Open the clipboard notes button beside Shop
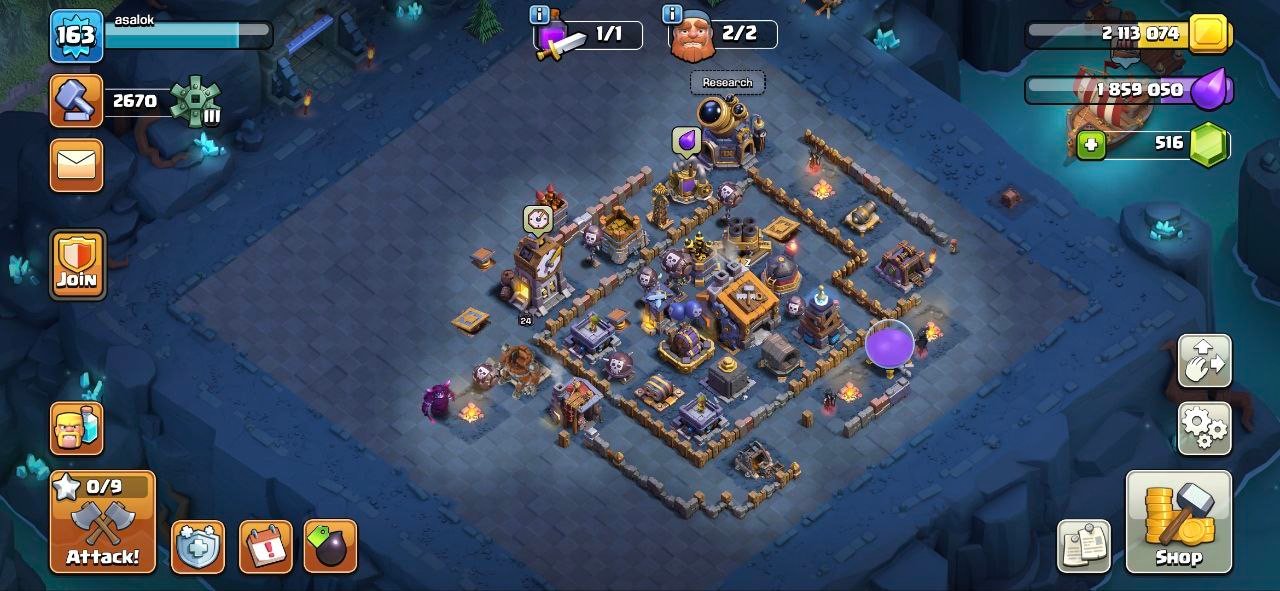The width and height of the screenshot is (1280, 591). [1083, 546]
